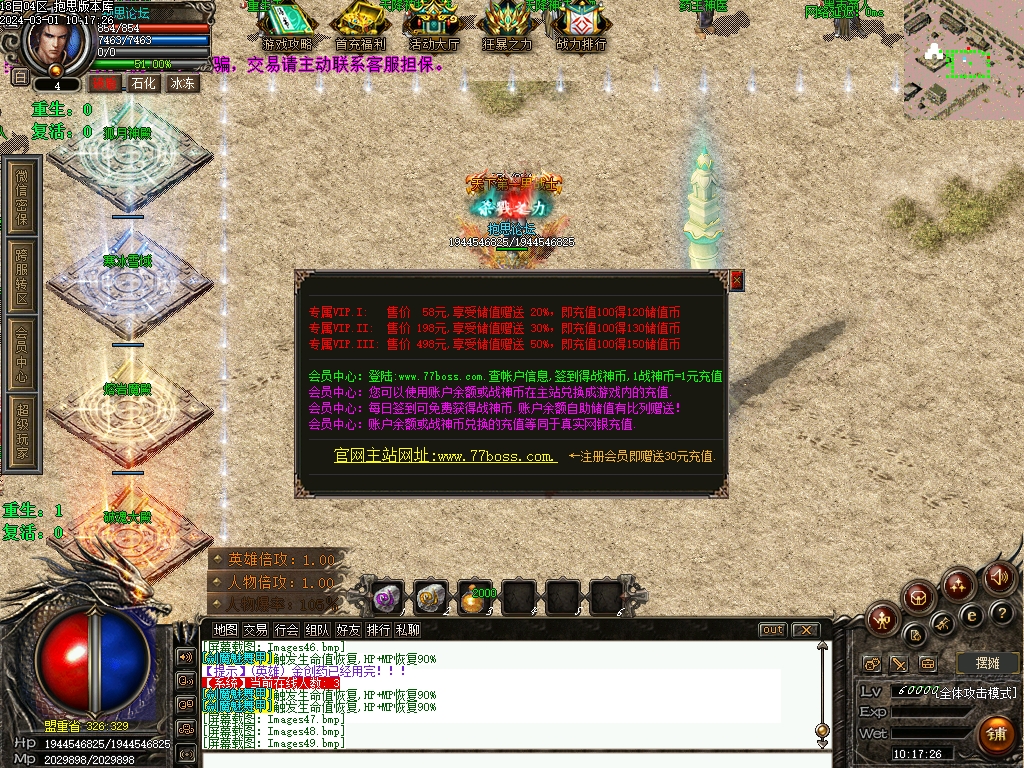Open the 微信密保 side panel button
The height and width of the screenshot is (768, 1024).
pyautogui.click(x=22, y=197)
